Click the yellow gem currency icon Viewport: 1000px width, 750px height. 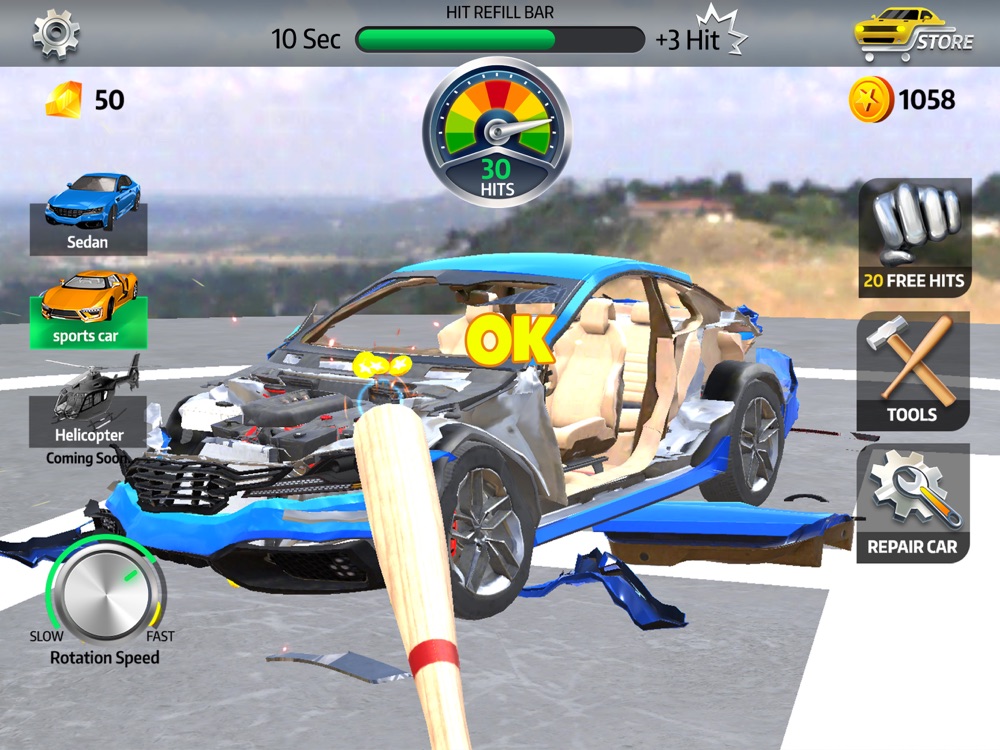coord(64,100)
